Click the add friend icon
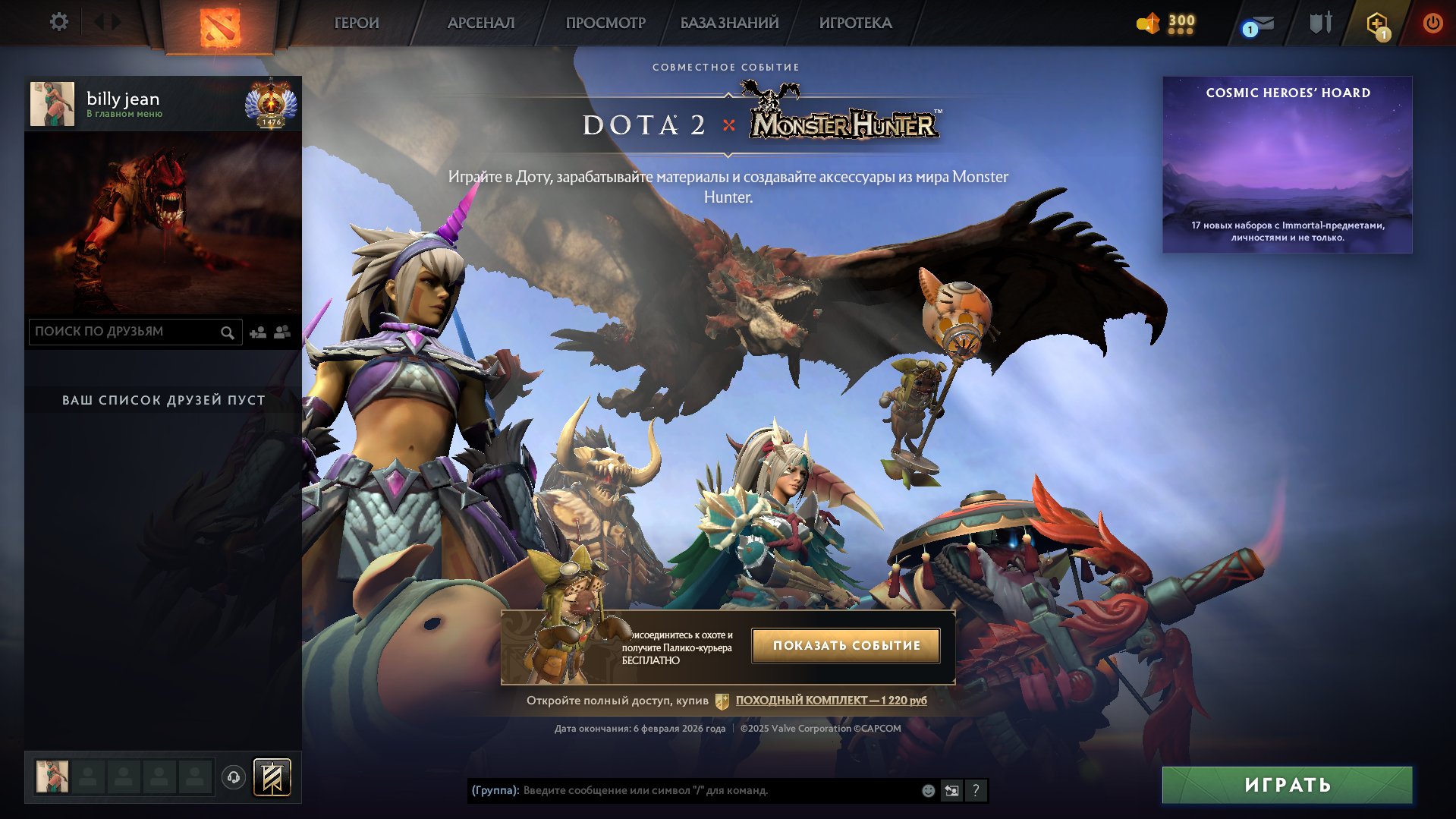 pos(257,332)
